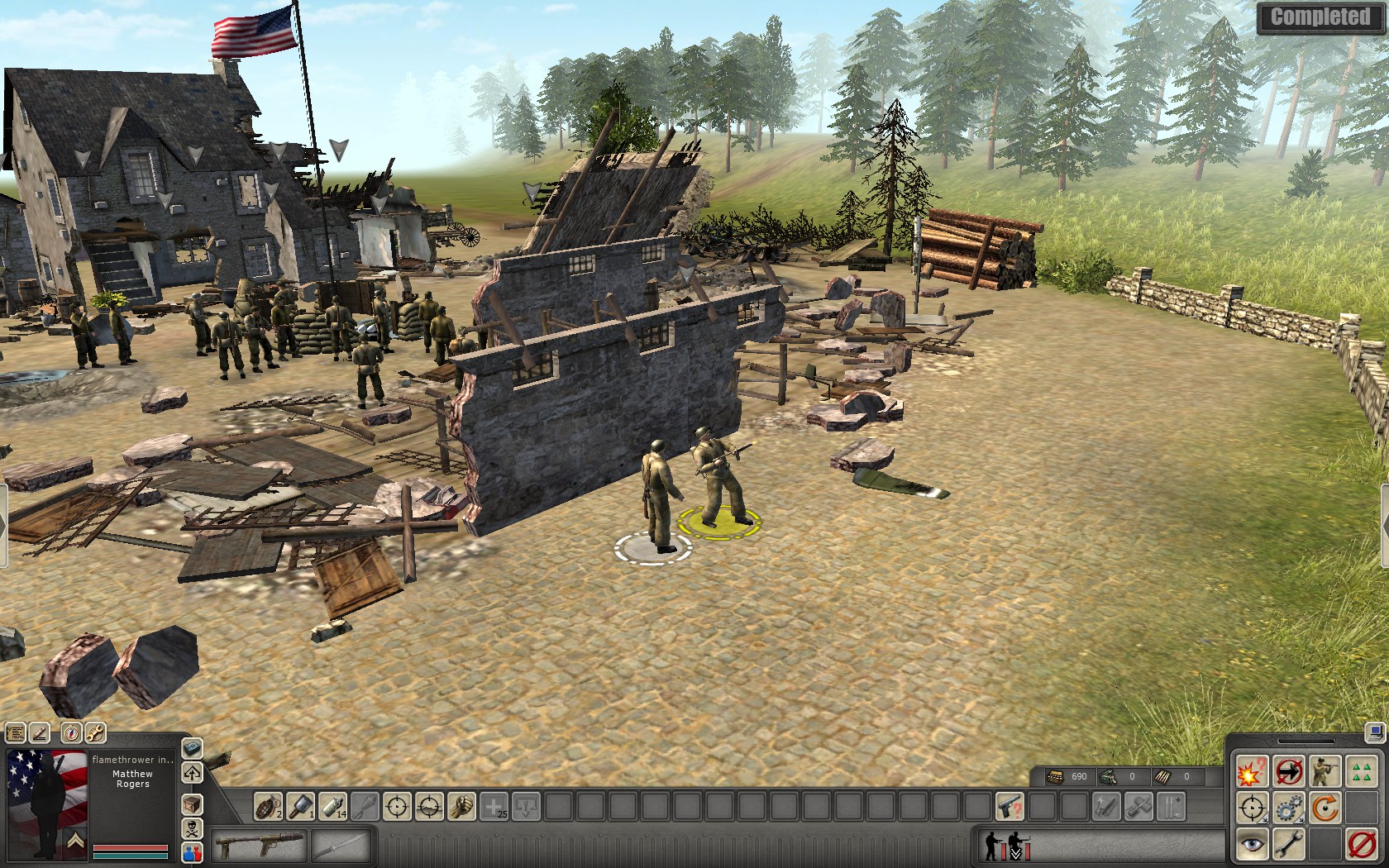Activate the punch fist melee icon
The image size is (1389, 868).
461,806
